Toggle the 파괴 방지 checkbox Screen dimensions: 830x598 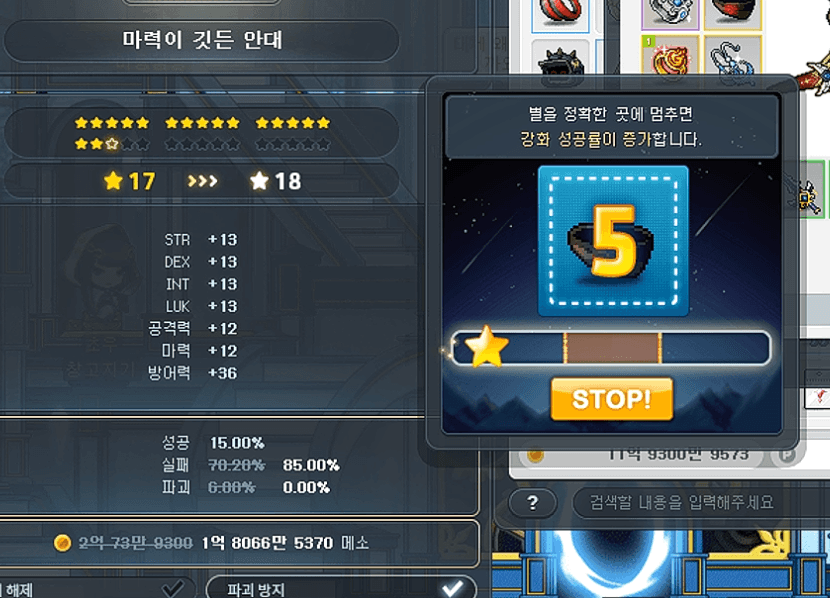[453, 587]
